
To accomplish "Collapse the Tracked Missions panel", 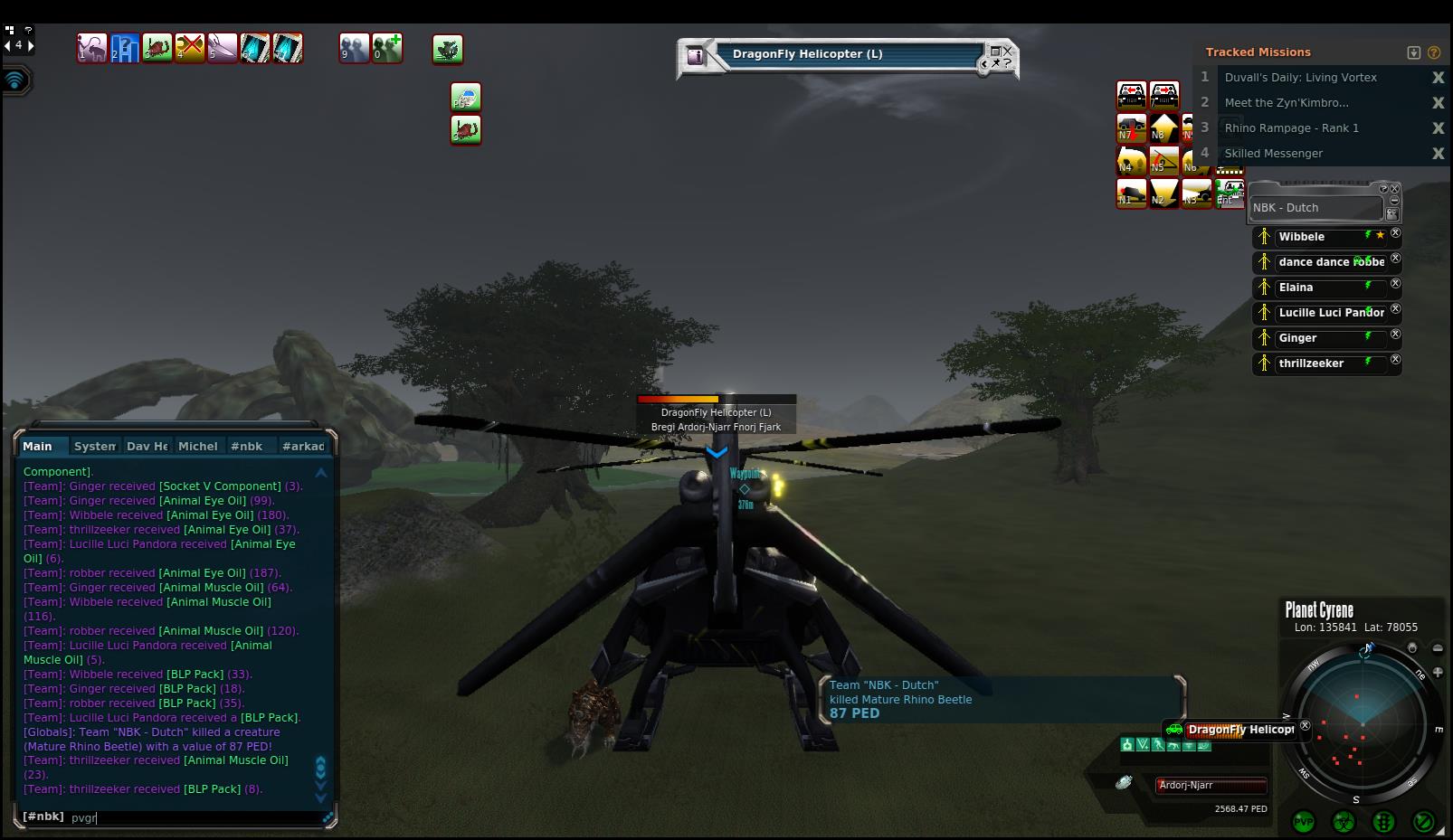I will pyautogui.click(x=1414, y=52).
